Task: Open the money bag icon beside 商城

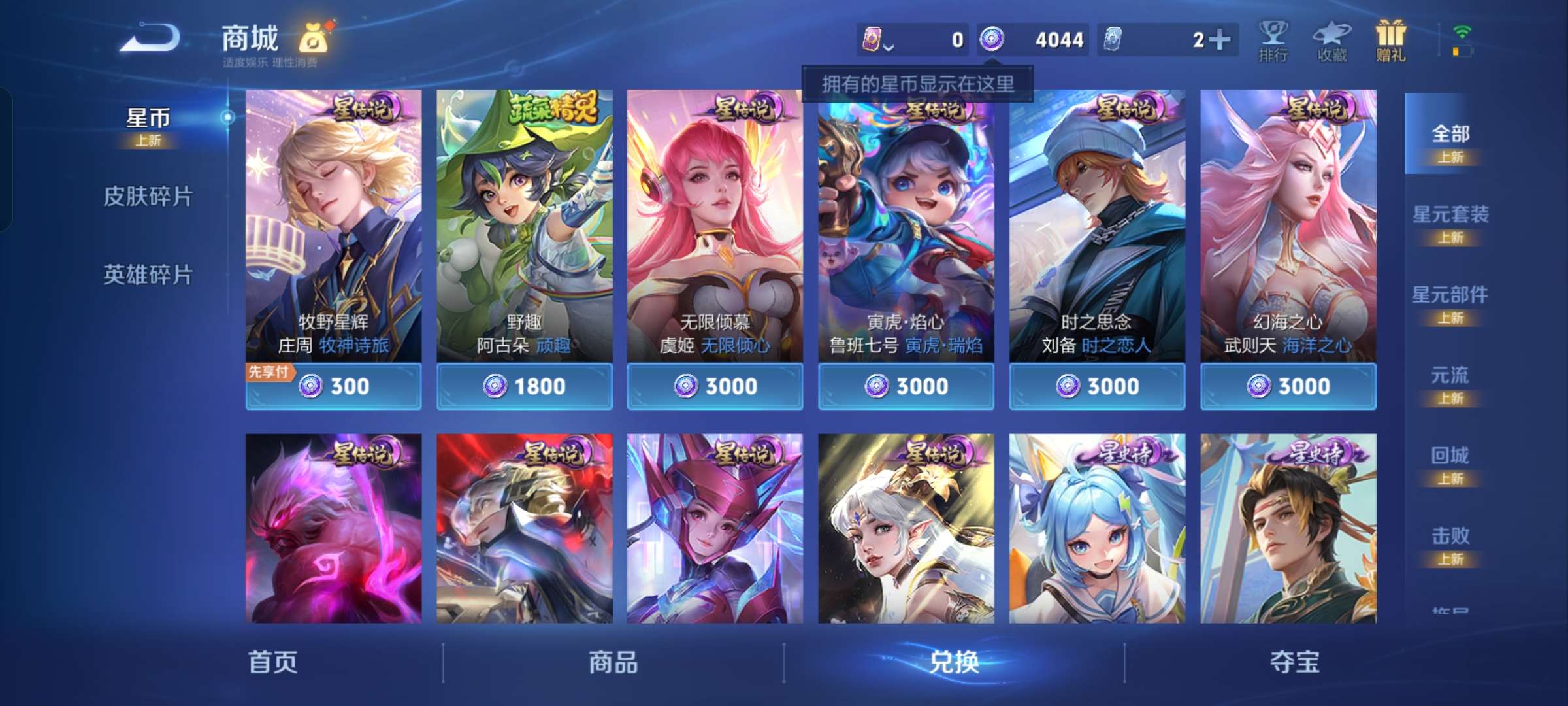Action: tap(312, 37)
